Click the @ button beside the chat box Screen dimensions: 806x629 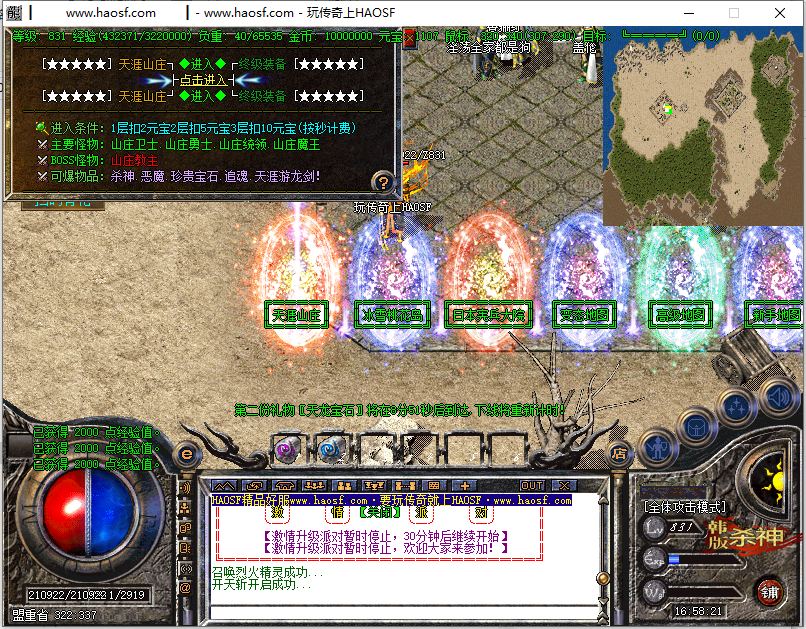(185, 588)
